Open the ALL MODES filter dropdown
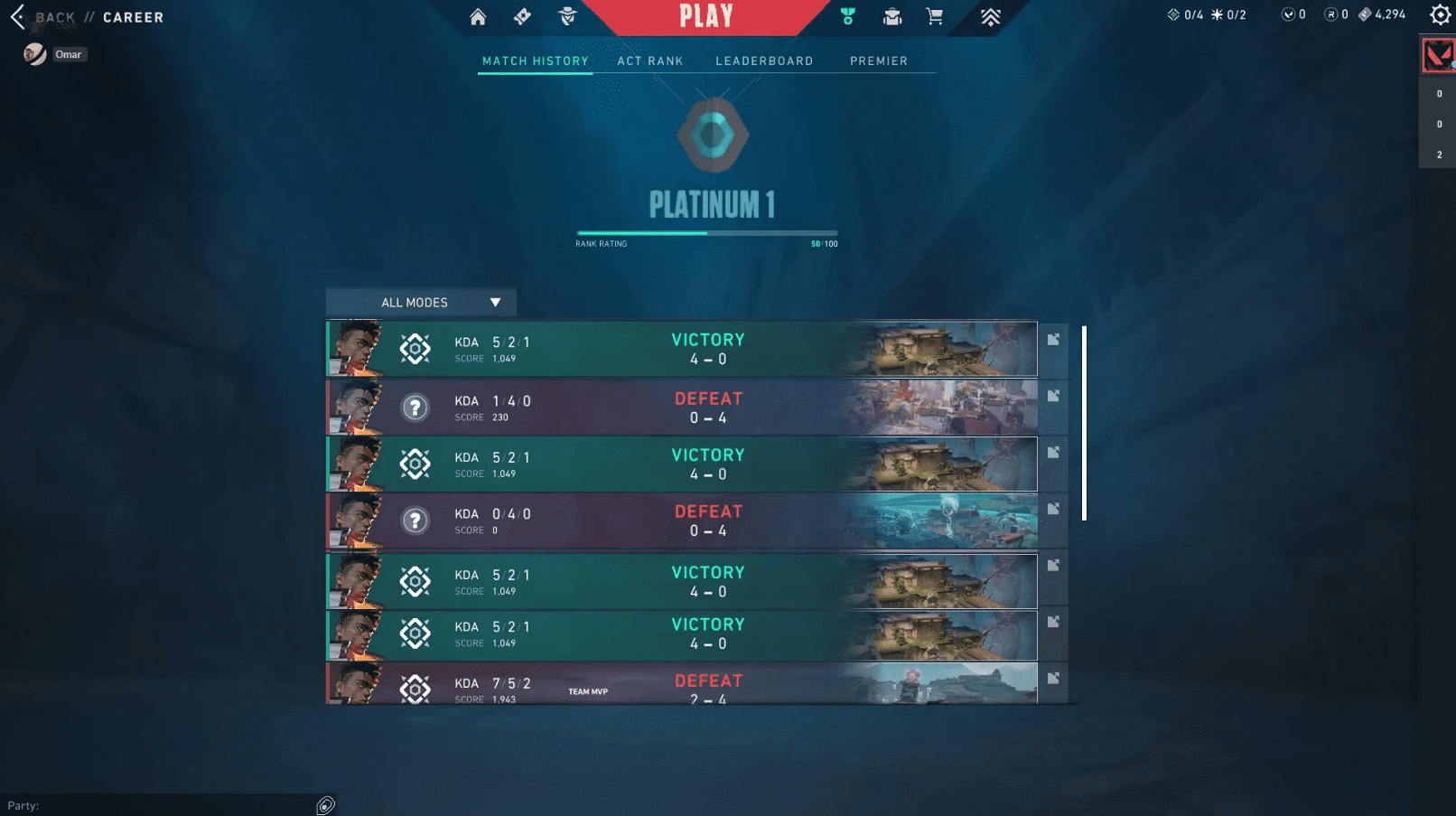The width and height of the screenshot is (1456, 816). 420,302
